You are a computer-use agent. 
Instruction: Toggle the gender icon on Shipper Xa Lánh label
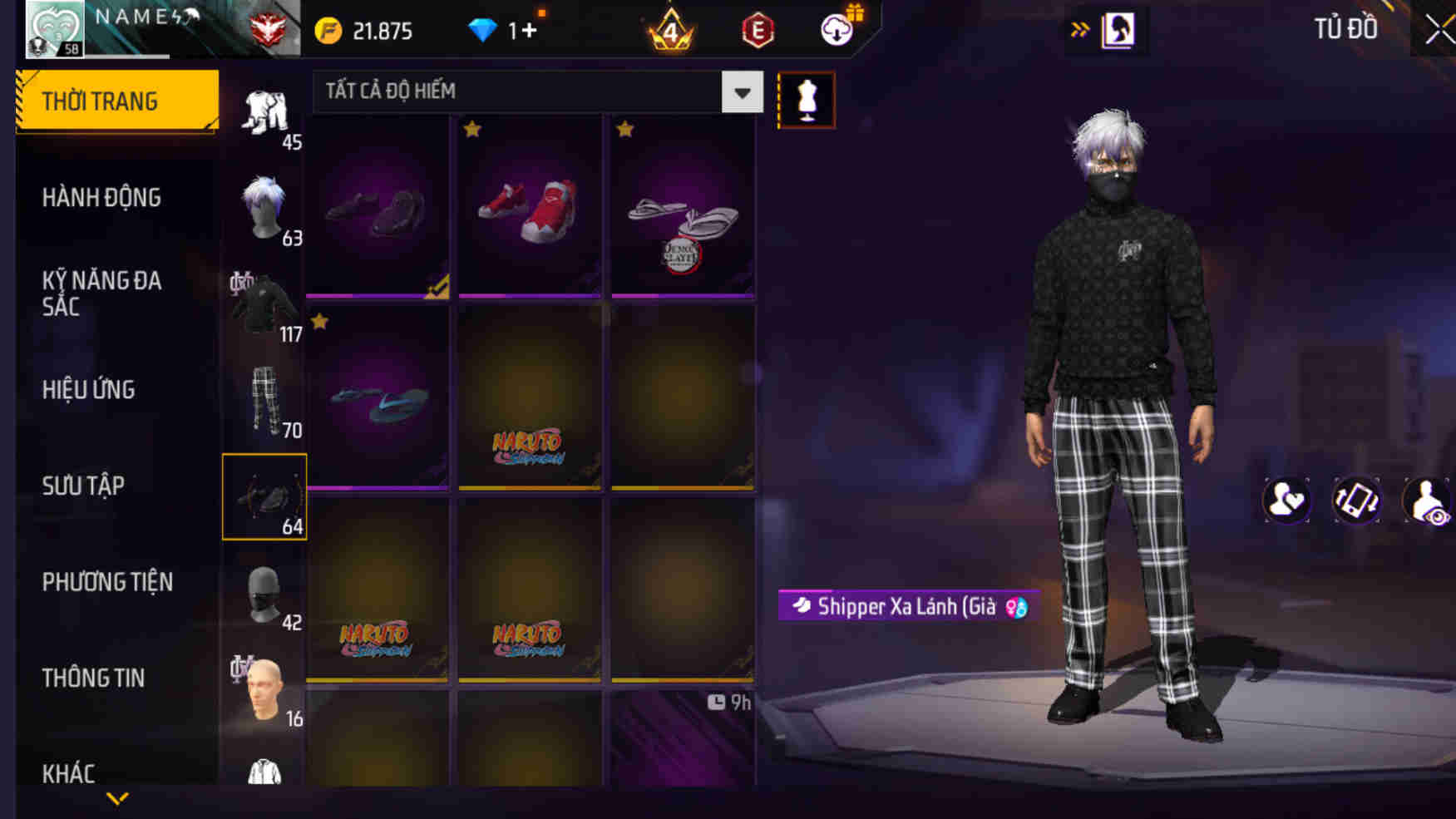(x=1013, y=607)
